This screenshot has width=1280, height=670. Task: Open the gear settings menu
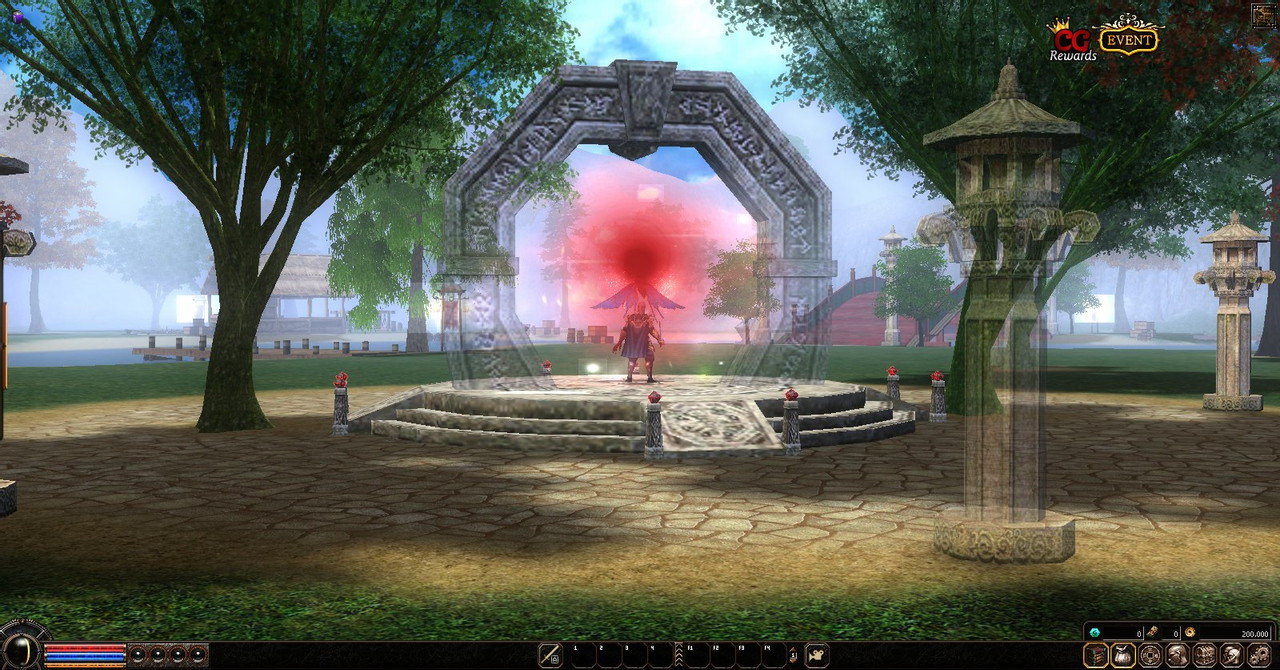tap(1259, 655)
